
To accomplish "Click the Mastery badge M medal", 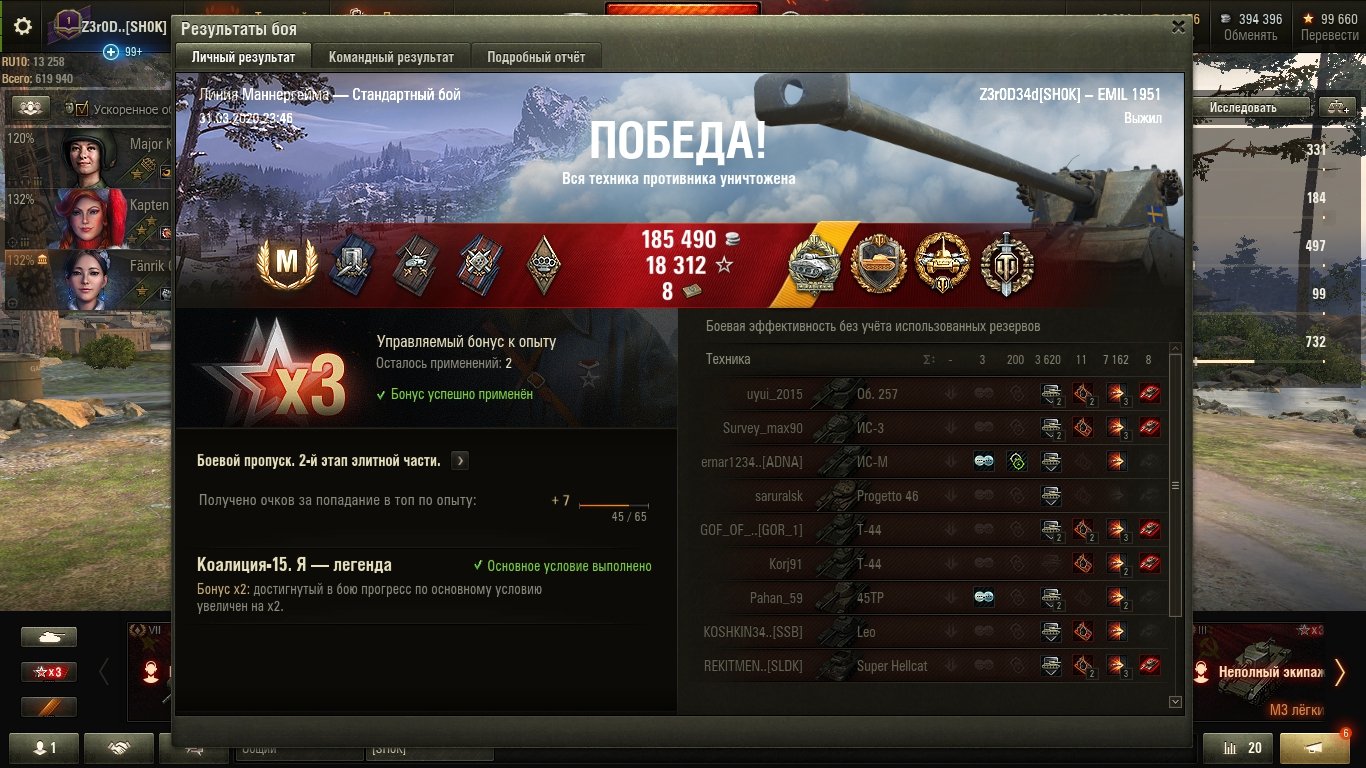I will tap(287, 264).
